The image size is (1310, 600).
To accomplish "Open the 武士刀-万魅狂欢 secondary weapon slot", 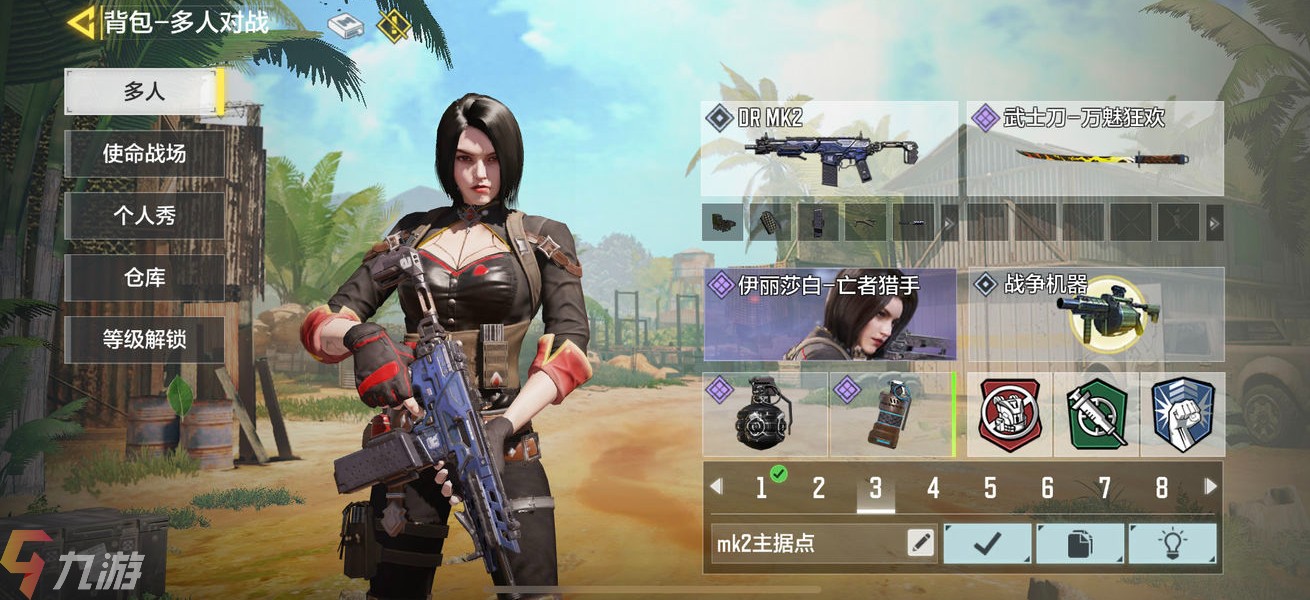I will tap(1095, 148).
